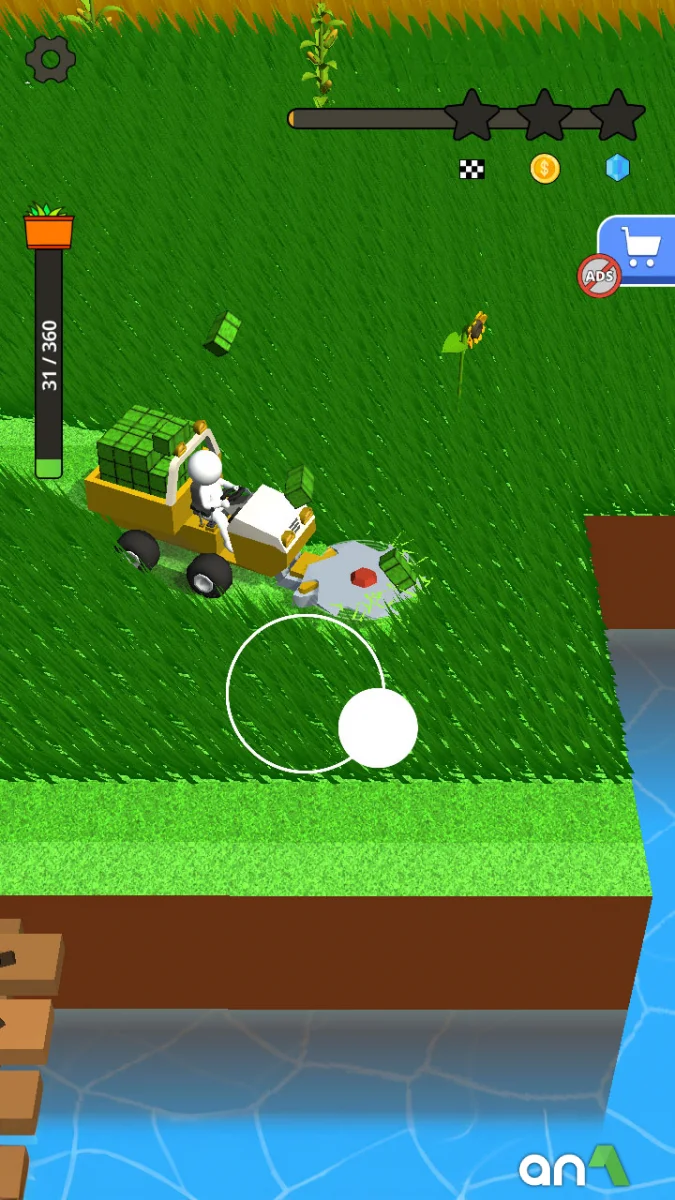Tap the no-ads removal badge

[599, 275]
